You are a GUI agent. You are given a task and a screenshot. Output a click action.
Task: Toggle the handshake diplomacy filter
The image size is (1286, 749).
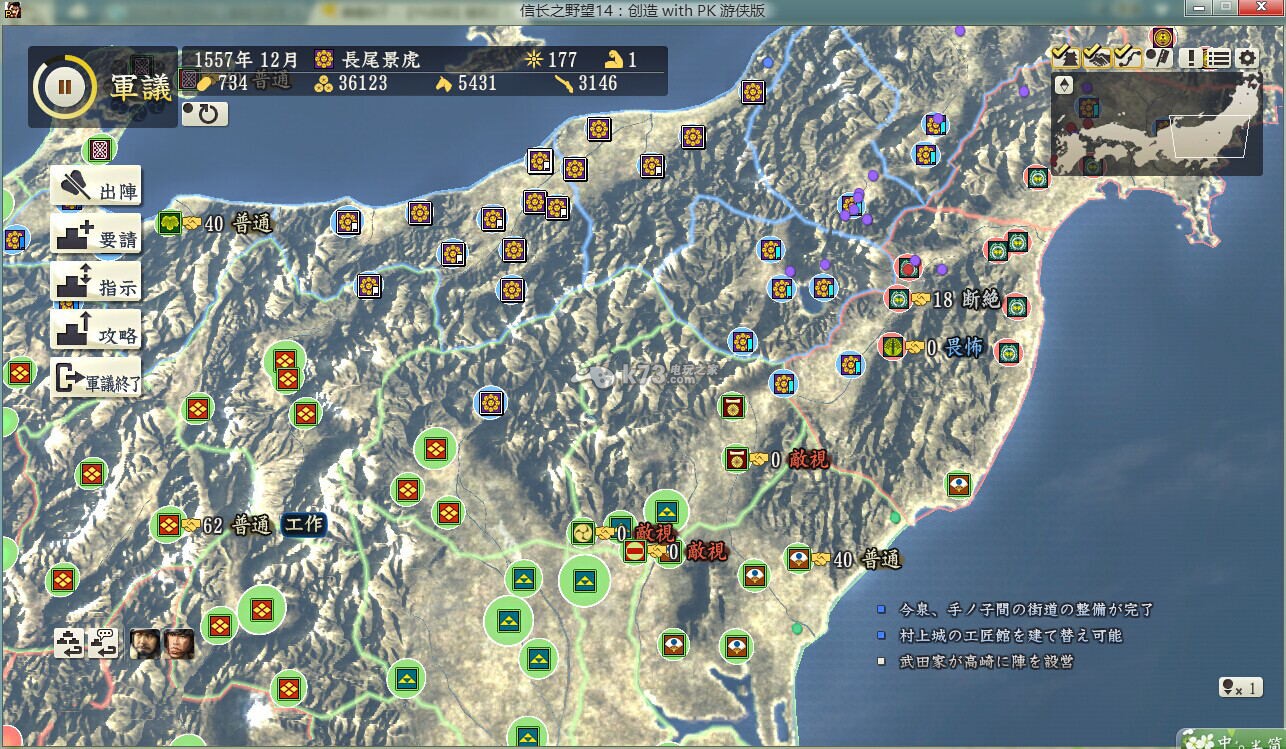(1097, 56)
